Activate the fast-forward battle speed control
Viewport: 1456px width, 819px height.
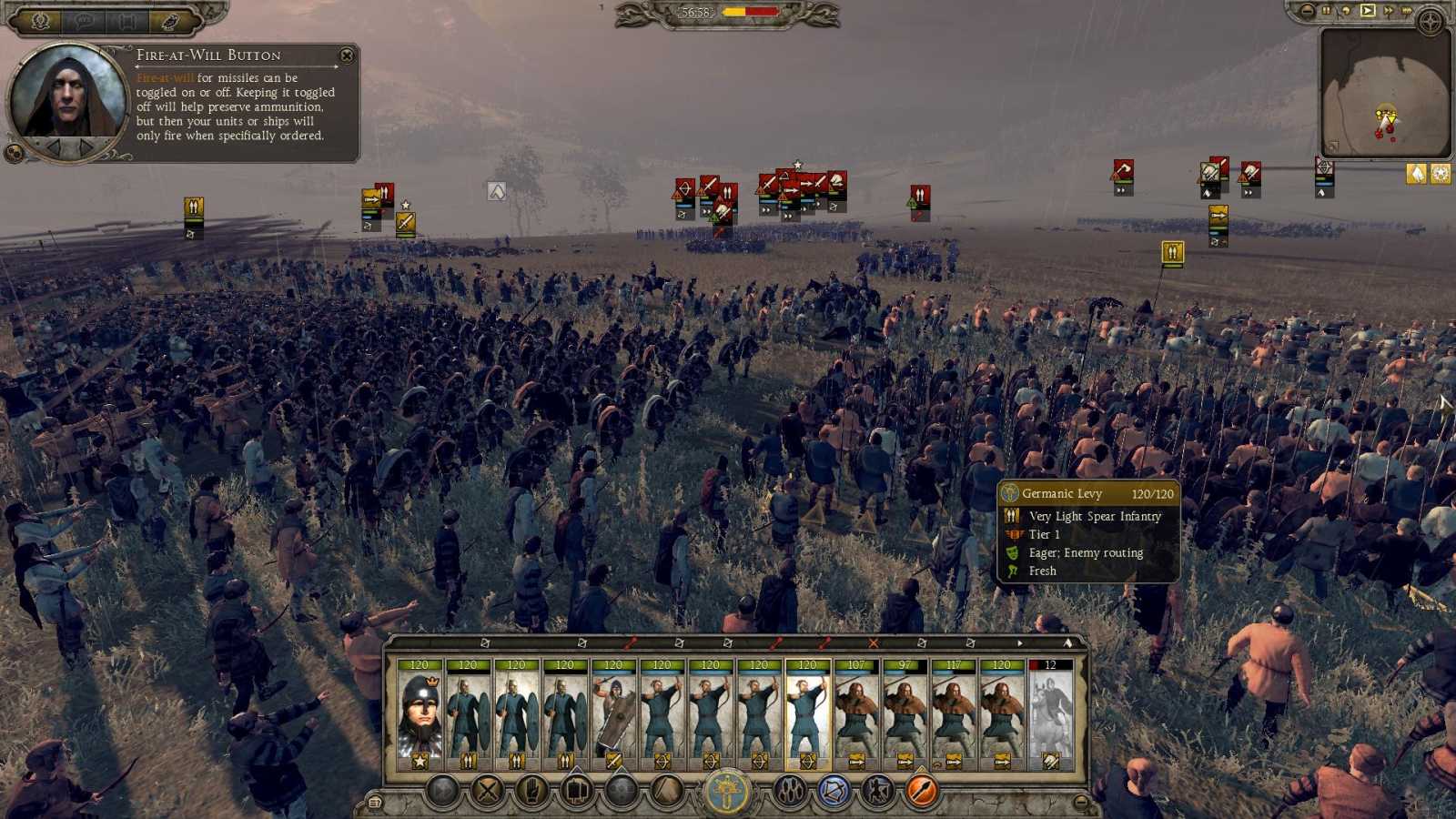pos(1390,10)
